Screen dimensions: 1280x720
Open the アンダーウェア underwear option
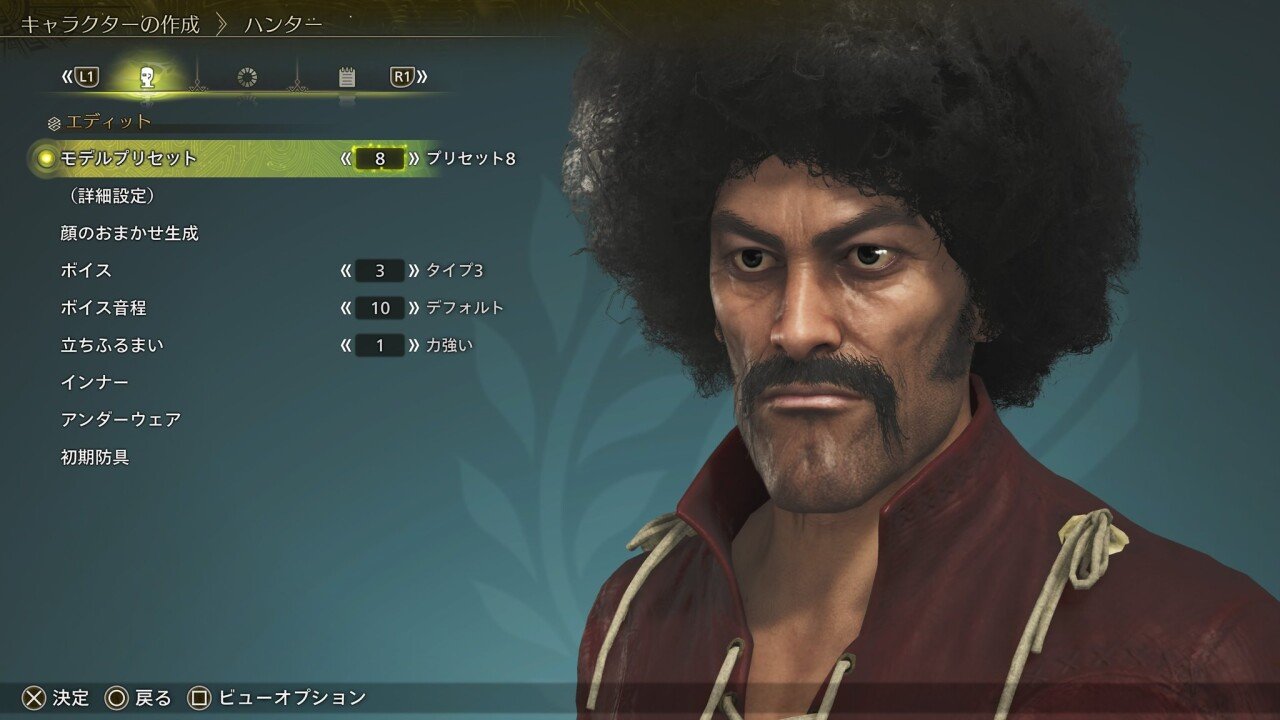(121, 420)
